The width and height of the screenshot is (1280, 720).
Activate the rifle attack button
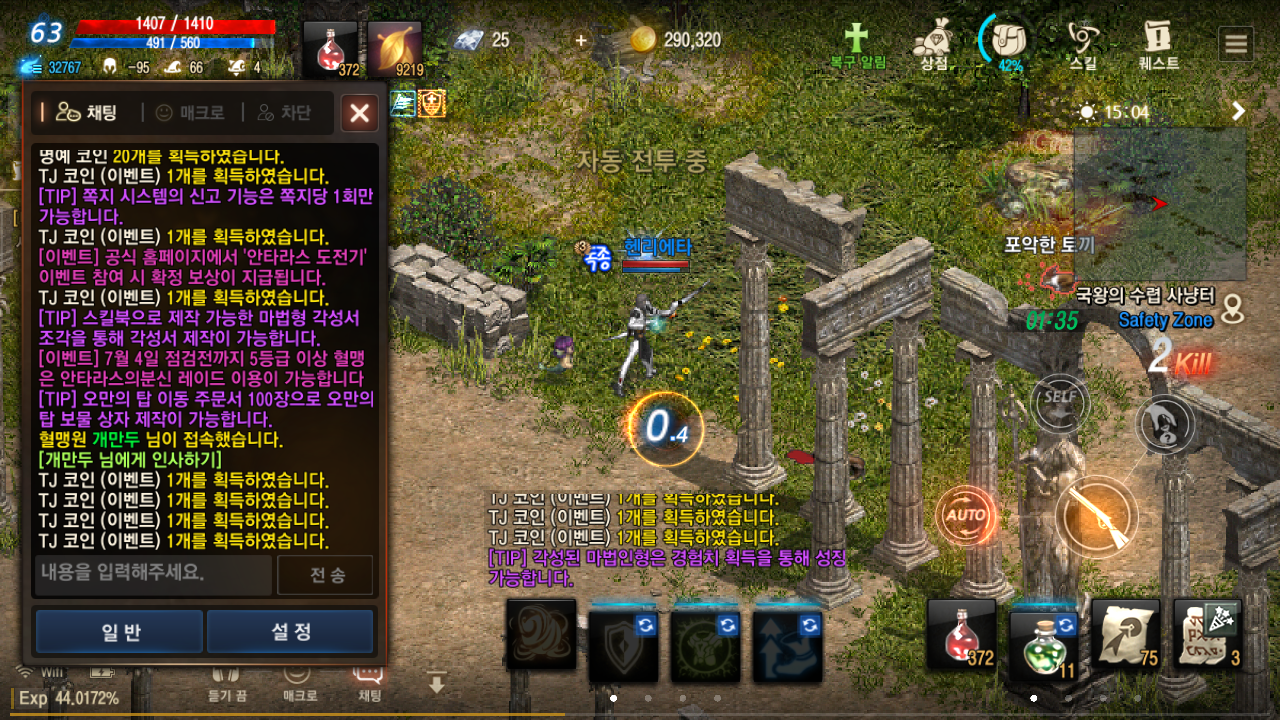[1096, 518]
